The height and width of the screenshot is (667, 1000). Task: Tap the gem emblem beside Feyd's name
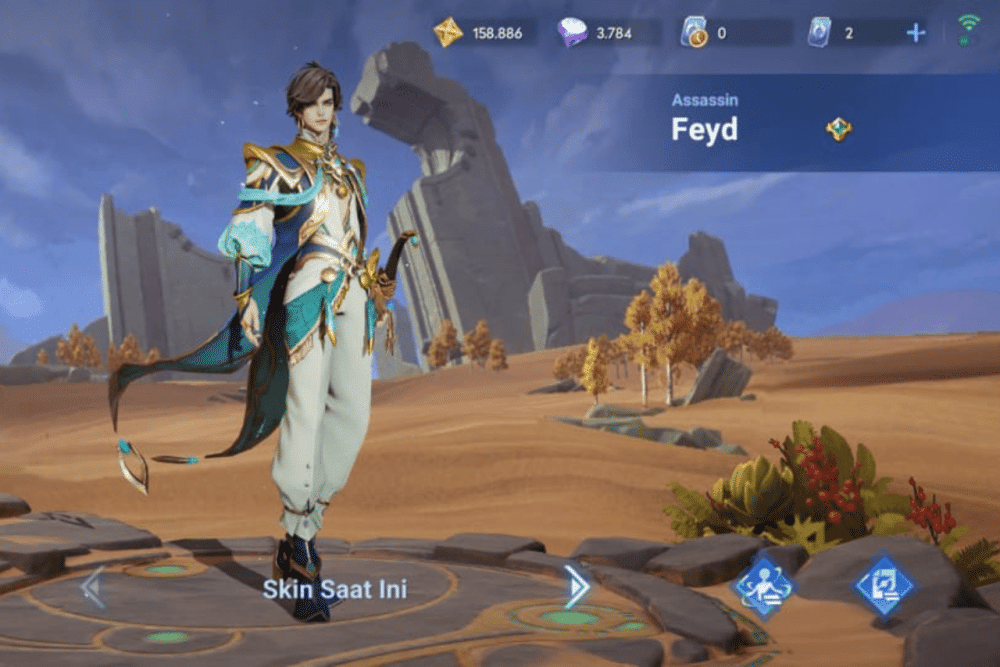[x=838, y=129]
